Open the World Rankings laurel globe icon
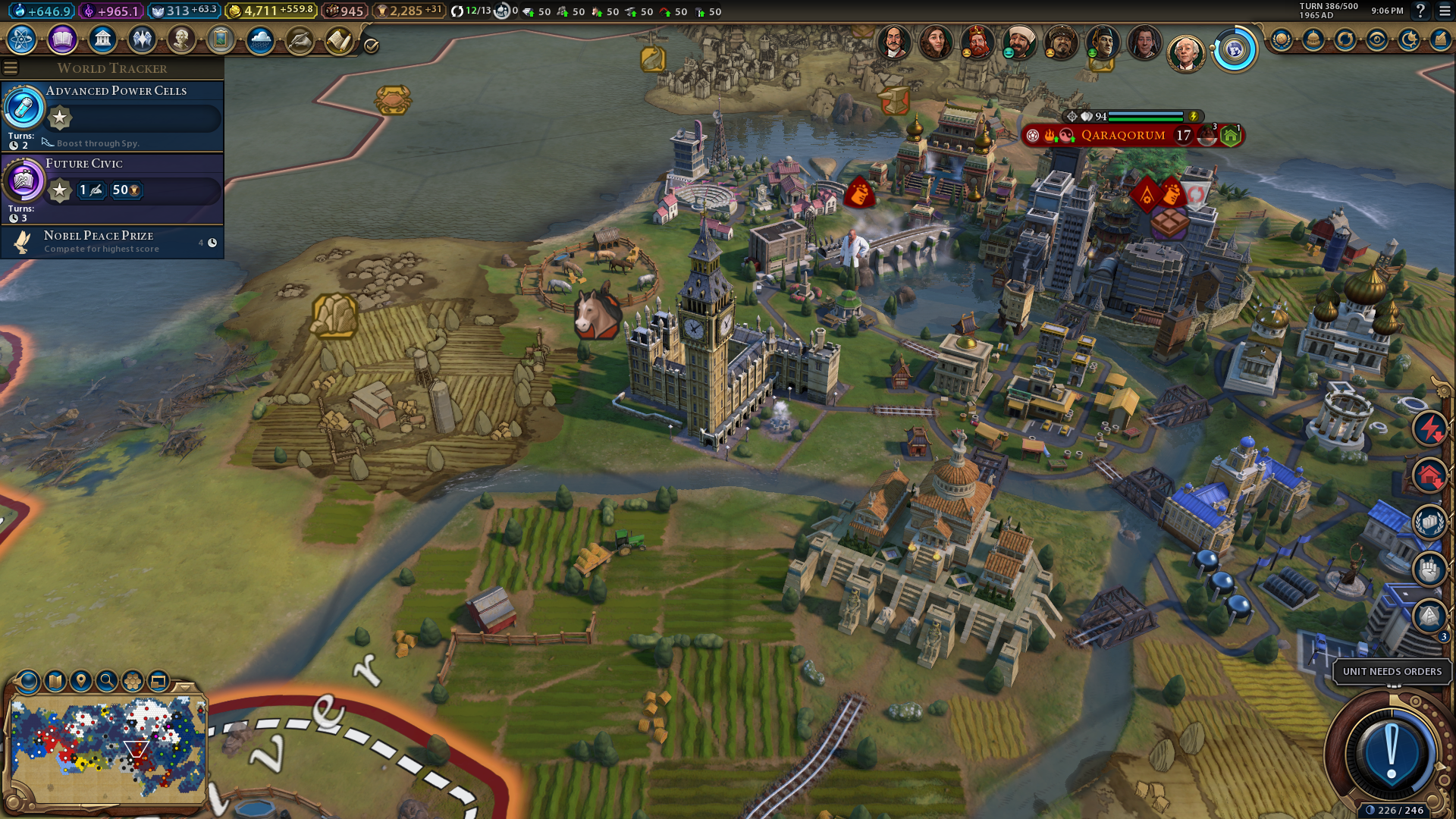Image resolution: width=1456 pixels, height=819 pixels. click(x=1282, y=39)
